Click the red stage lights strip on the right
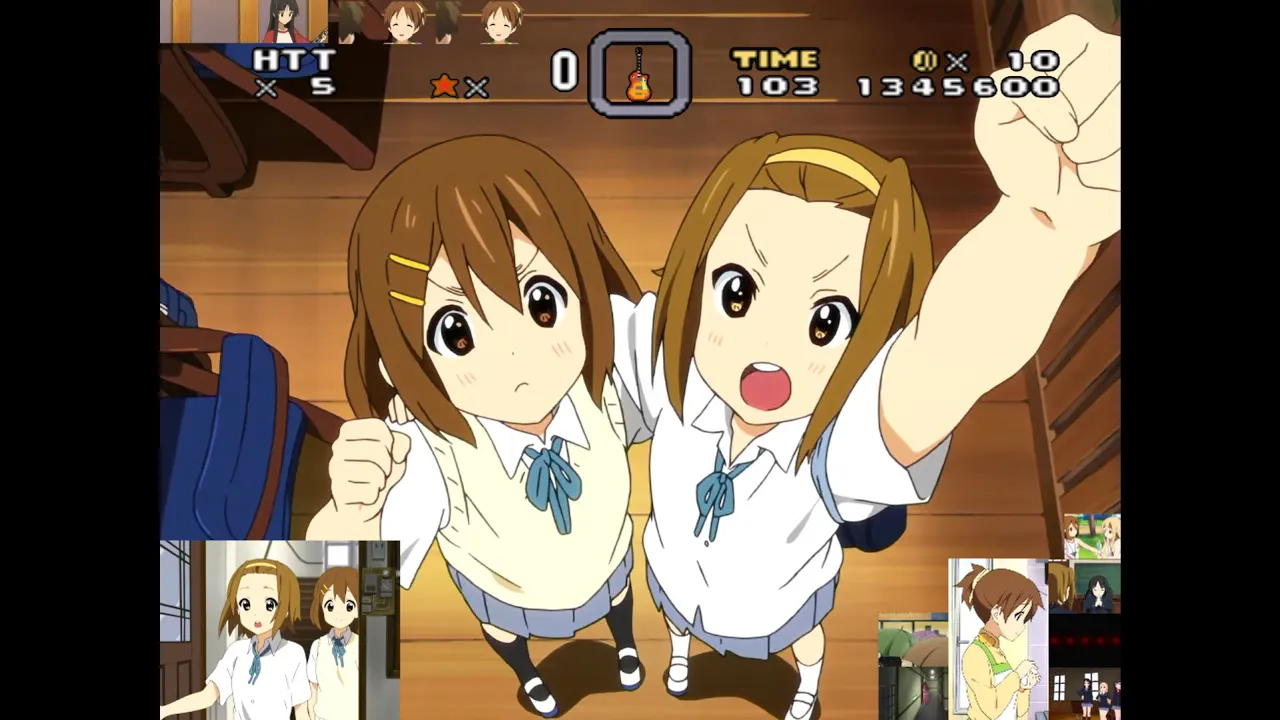This screenshot has height=720, width=1280. (1086, 638)
